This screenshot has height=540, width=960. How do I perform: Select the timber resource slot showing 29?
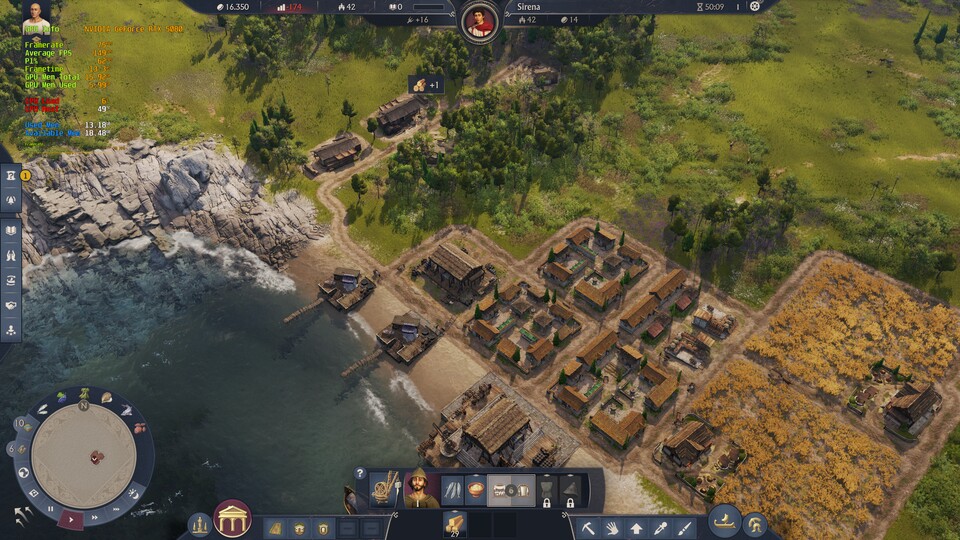coord(455,524)
